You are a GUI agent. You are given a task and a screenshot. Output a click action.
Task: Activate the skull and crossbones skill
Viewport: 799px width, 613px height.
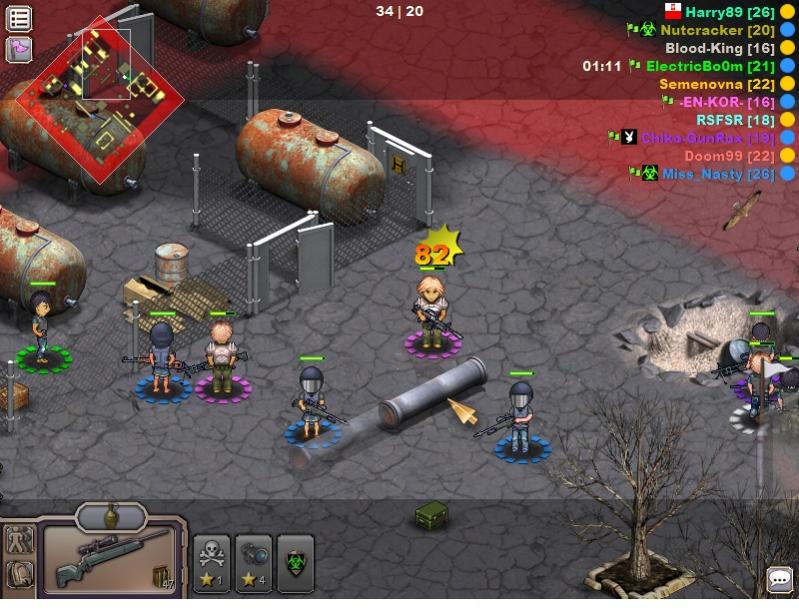pyautogui.click(x=212, y=563)
